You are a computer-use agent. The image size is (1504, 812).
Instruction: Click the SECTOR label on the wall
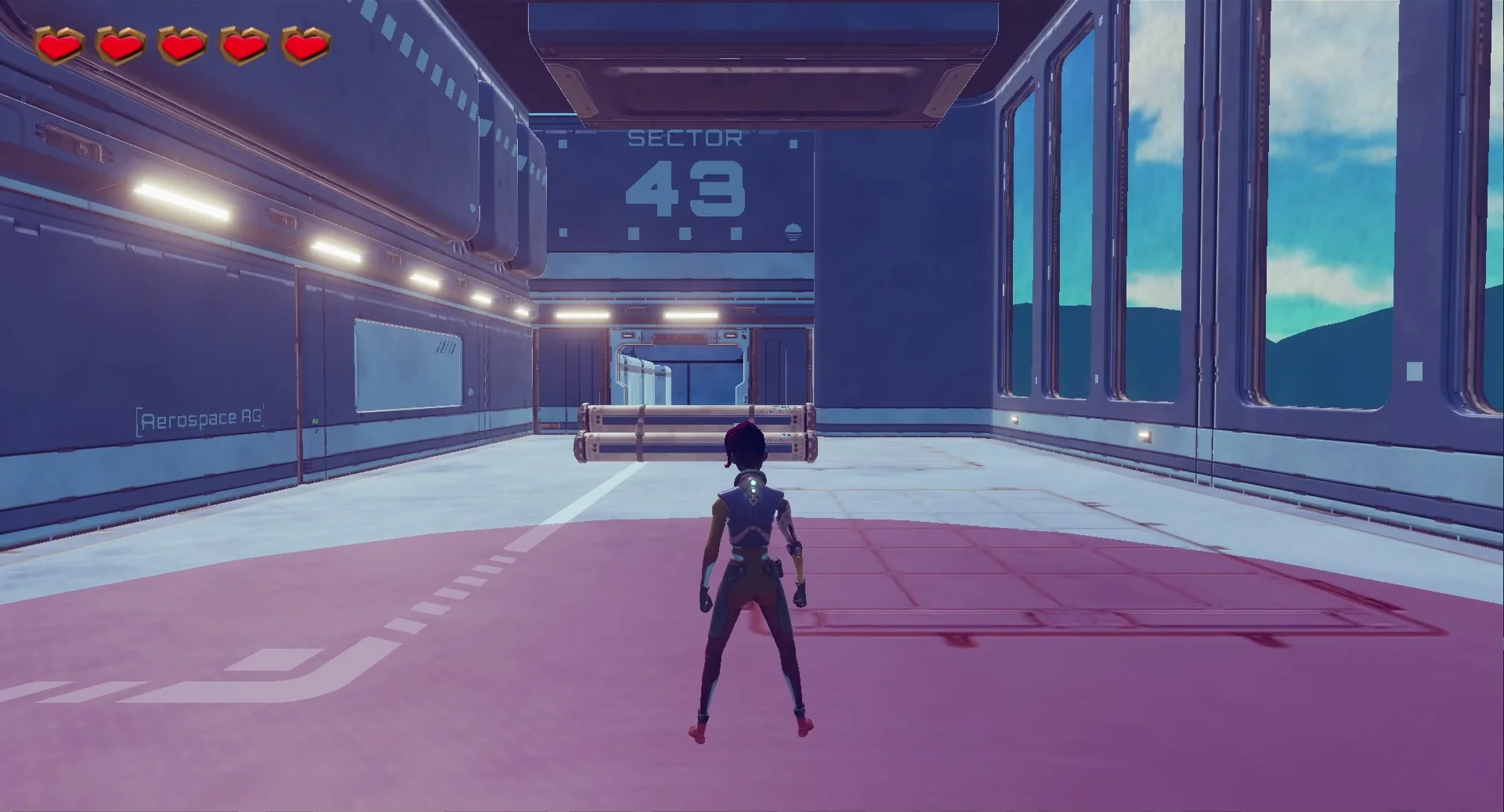point(685,137)
